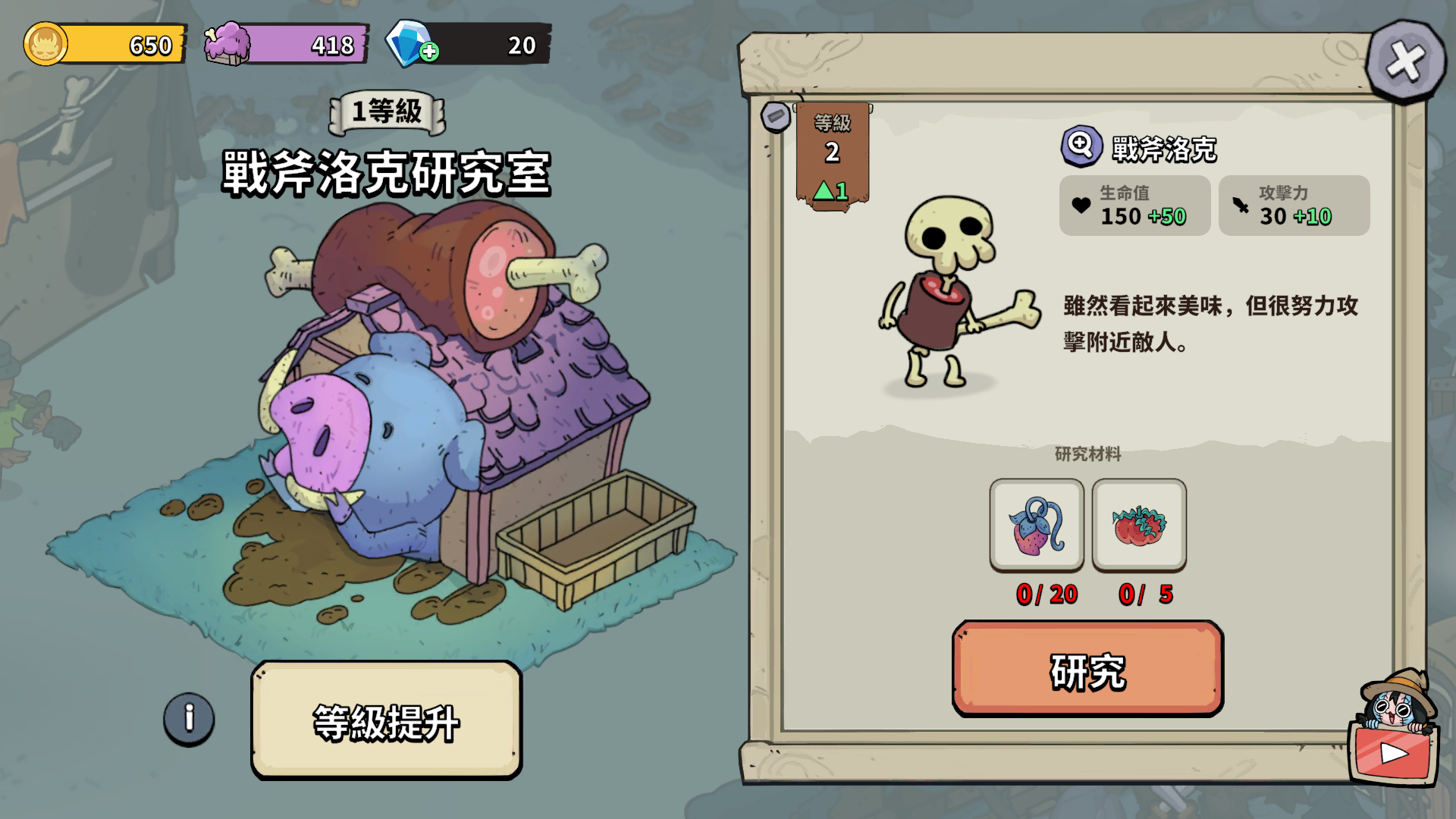Click the skeleton character portrait

click(948, 303)
